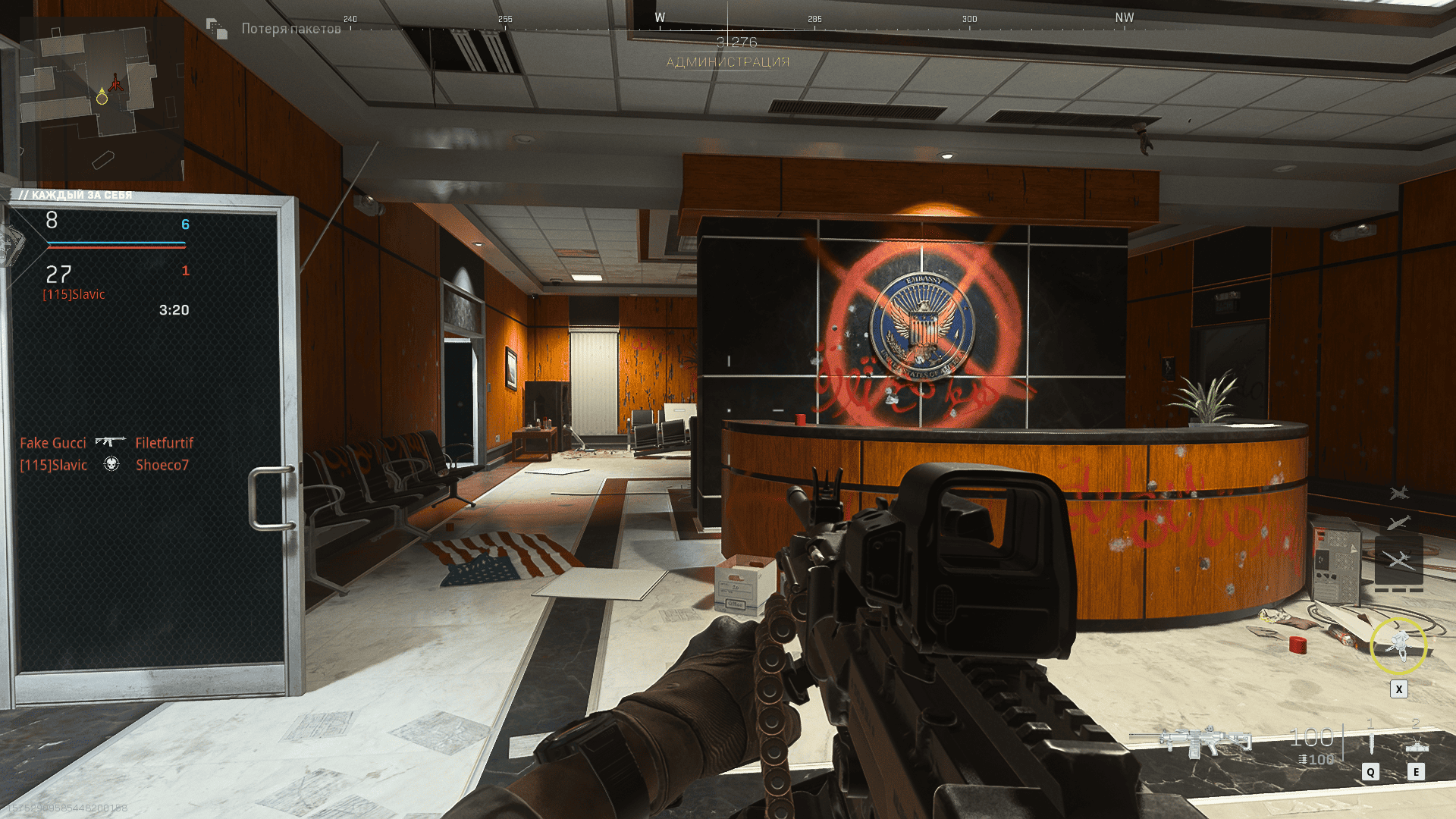Click the minimap in the corner
Viewport: 1456px width, 819px height.
pos(101,99)
